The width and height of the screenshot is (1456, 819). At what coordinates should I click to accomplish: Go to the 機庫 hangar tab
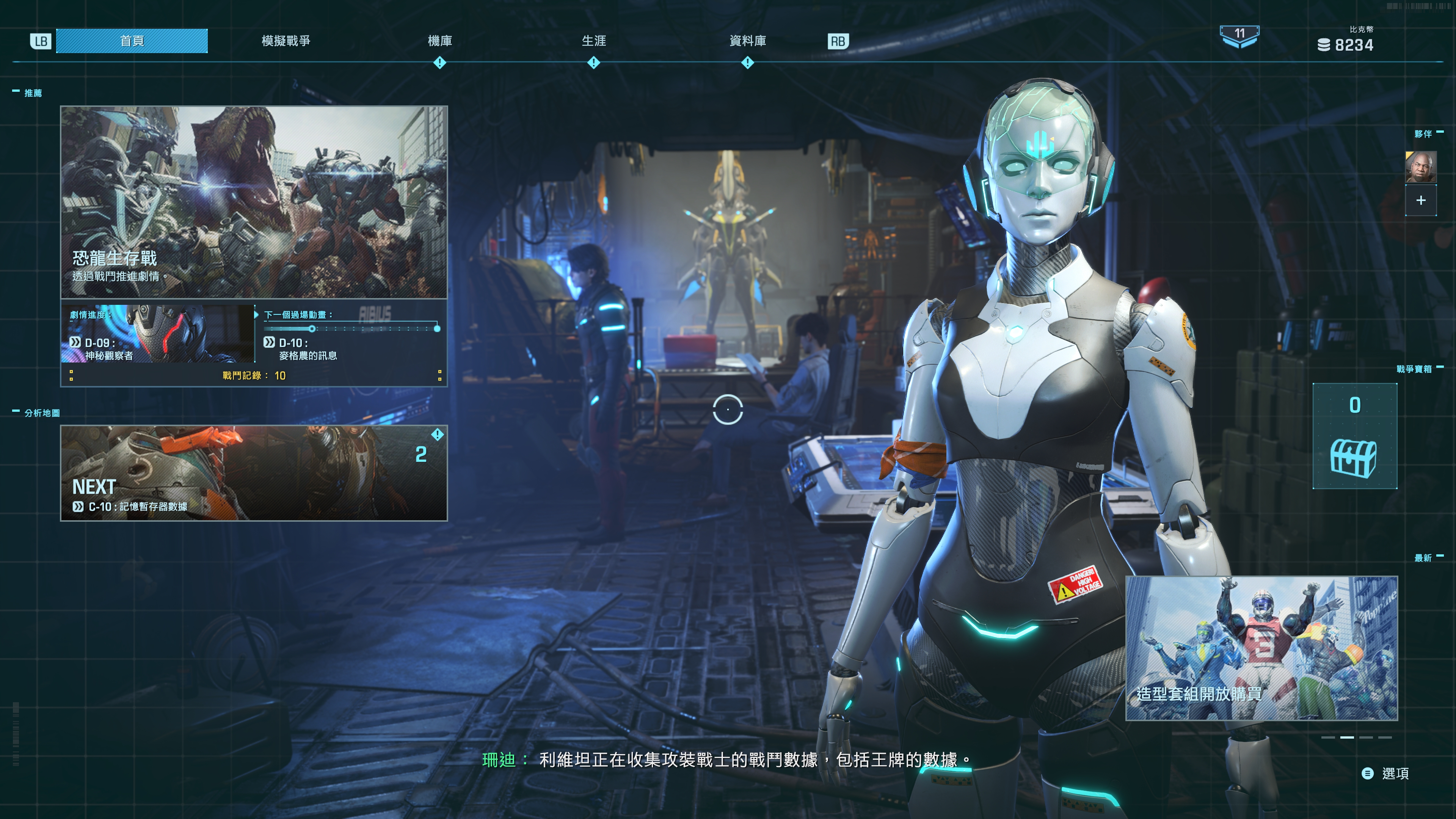[x=439, y=41]
